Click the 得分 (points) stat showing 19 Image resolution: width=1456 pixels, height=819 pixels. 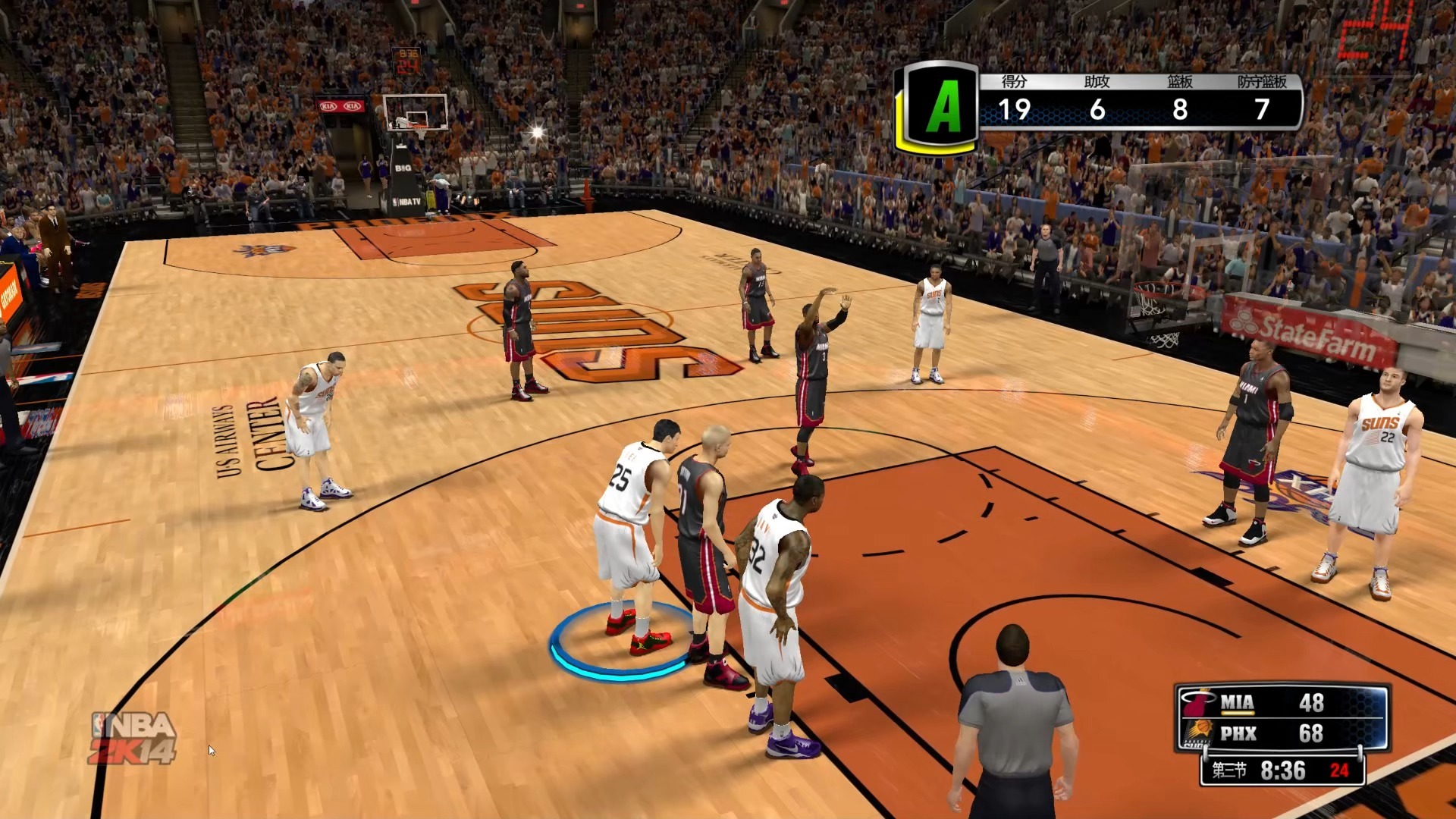tap(1014, 108)
